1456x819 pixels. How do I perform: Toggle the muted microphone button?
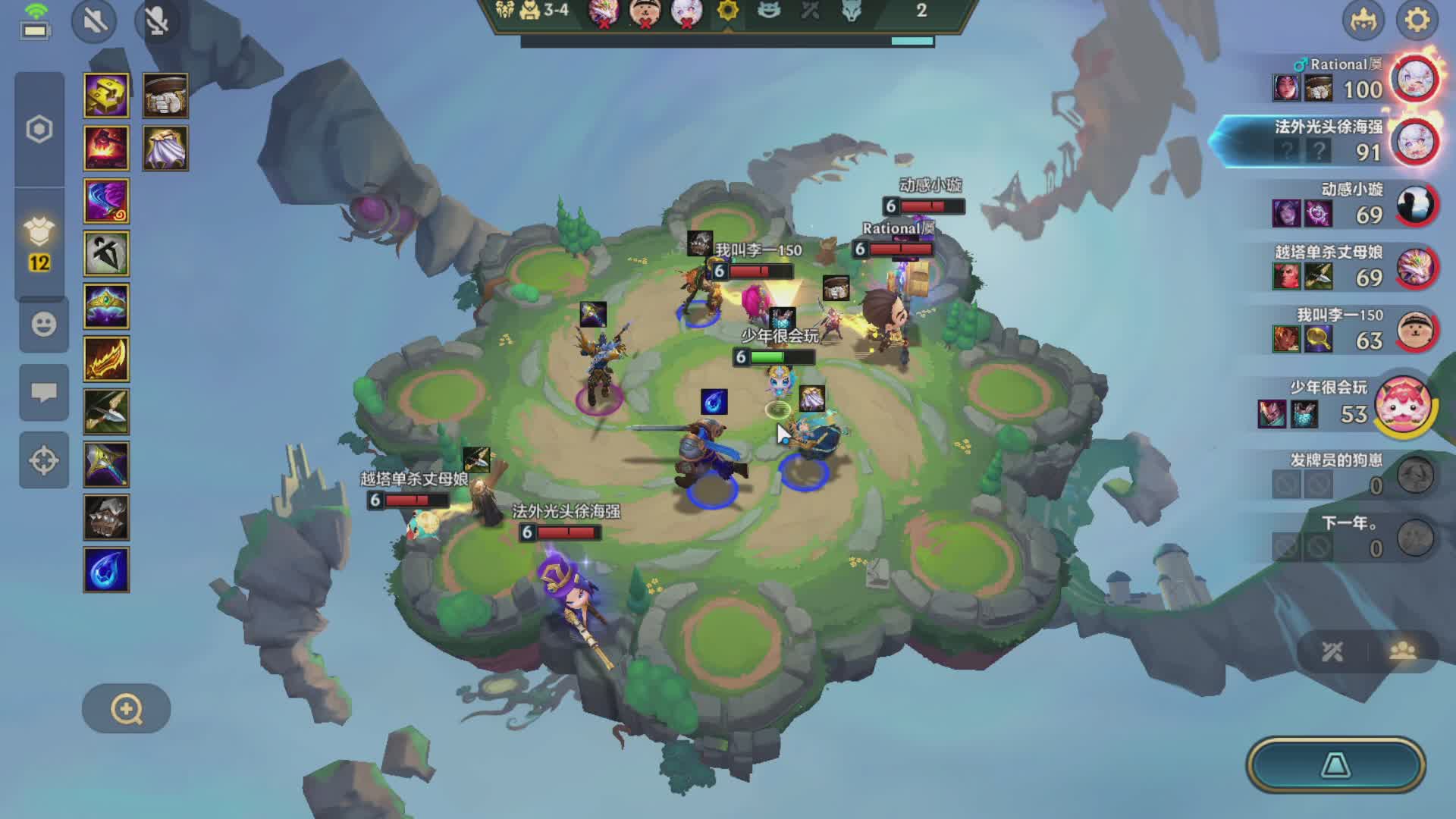pyautogui.click(x=156, y=20)
